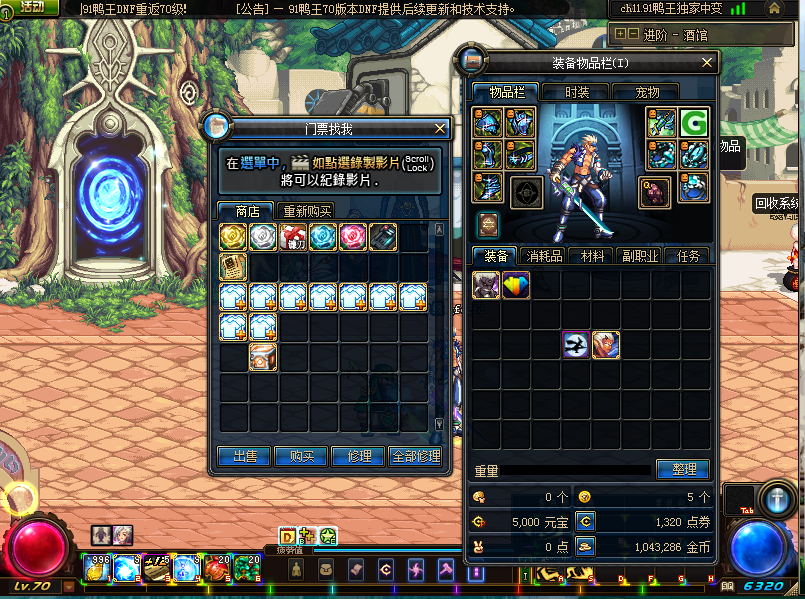Switch to the 消耗品 consumables tab
This screenshot has height=599, width=805.
543,256
